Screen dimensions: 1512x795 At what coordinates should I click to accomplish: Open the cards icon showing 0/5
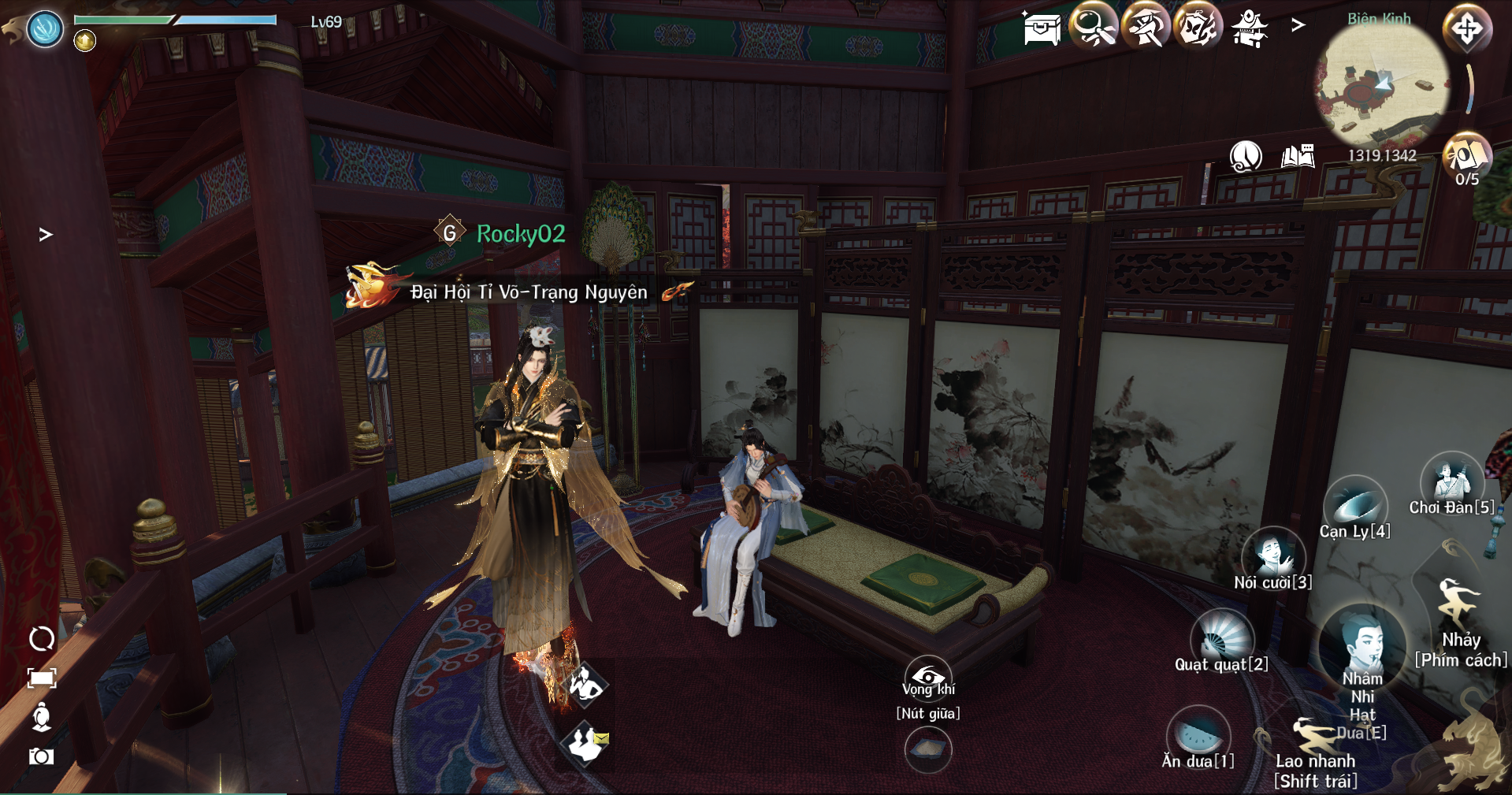pos(1466,155)
